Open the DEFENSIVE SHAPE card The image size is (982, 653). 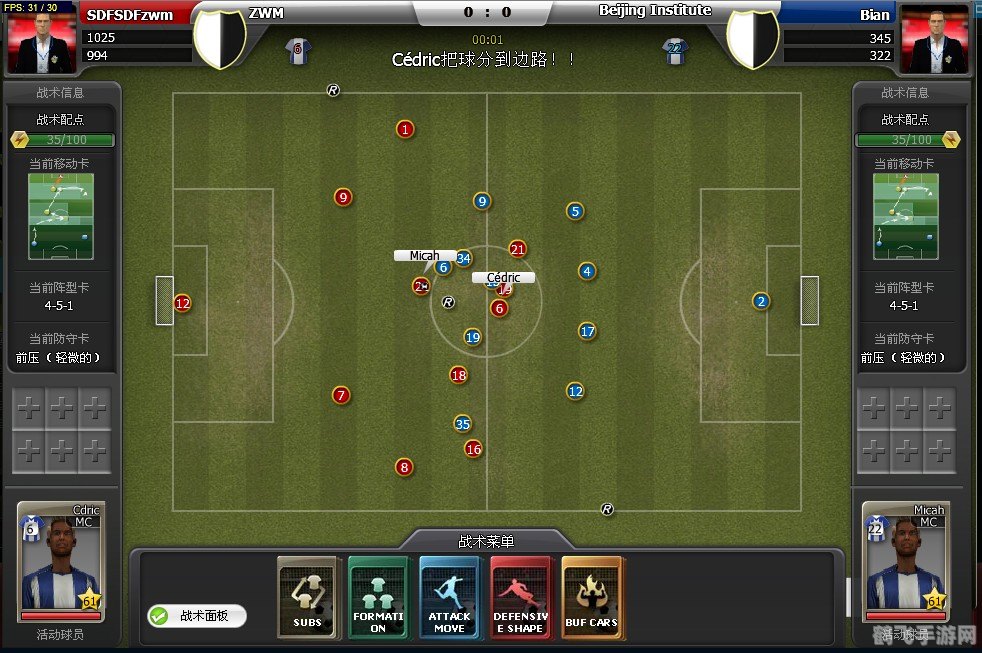click(521, 597)
